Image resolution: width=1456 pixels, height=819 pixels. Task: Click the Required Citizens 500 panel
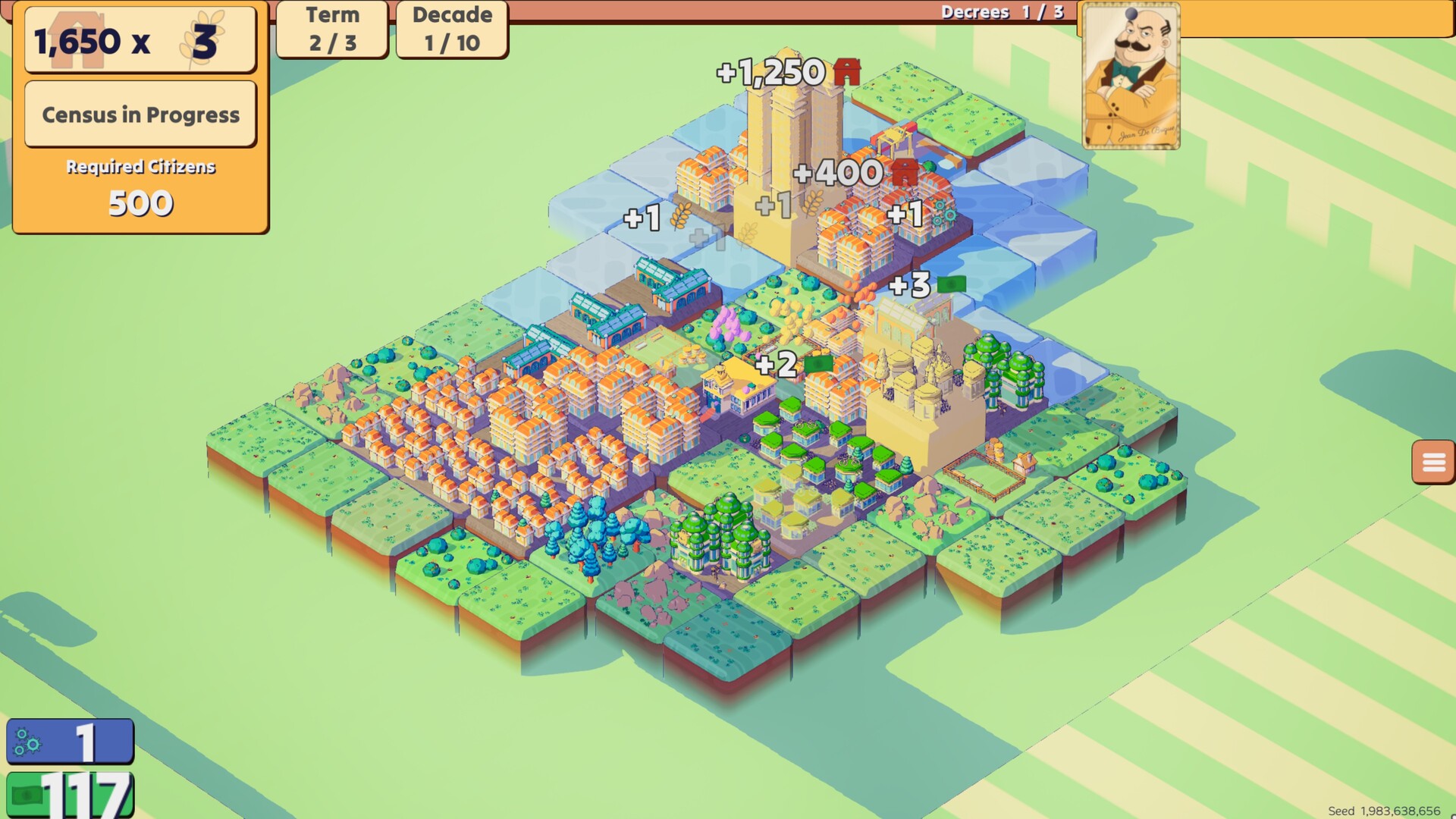(140, 186)
